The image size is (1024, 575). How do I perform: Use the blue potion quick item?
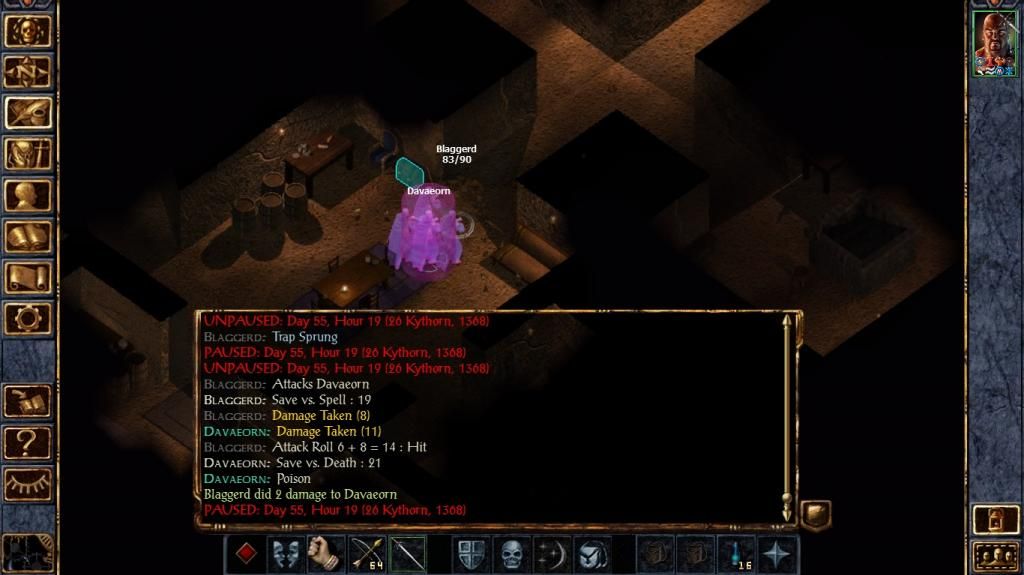pos(737,554)
